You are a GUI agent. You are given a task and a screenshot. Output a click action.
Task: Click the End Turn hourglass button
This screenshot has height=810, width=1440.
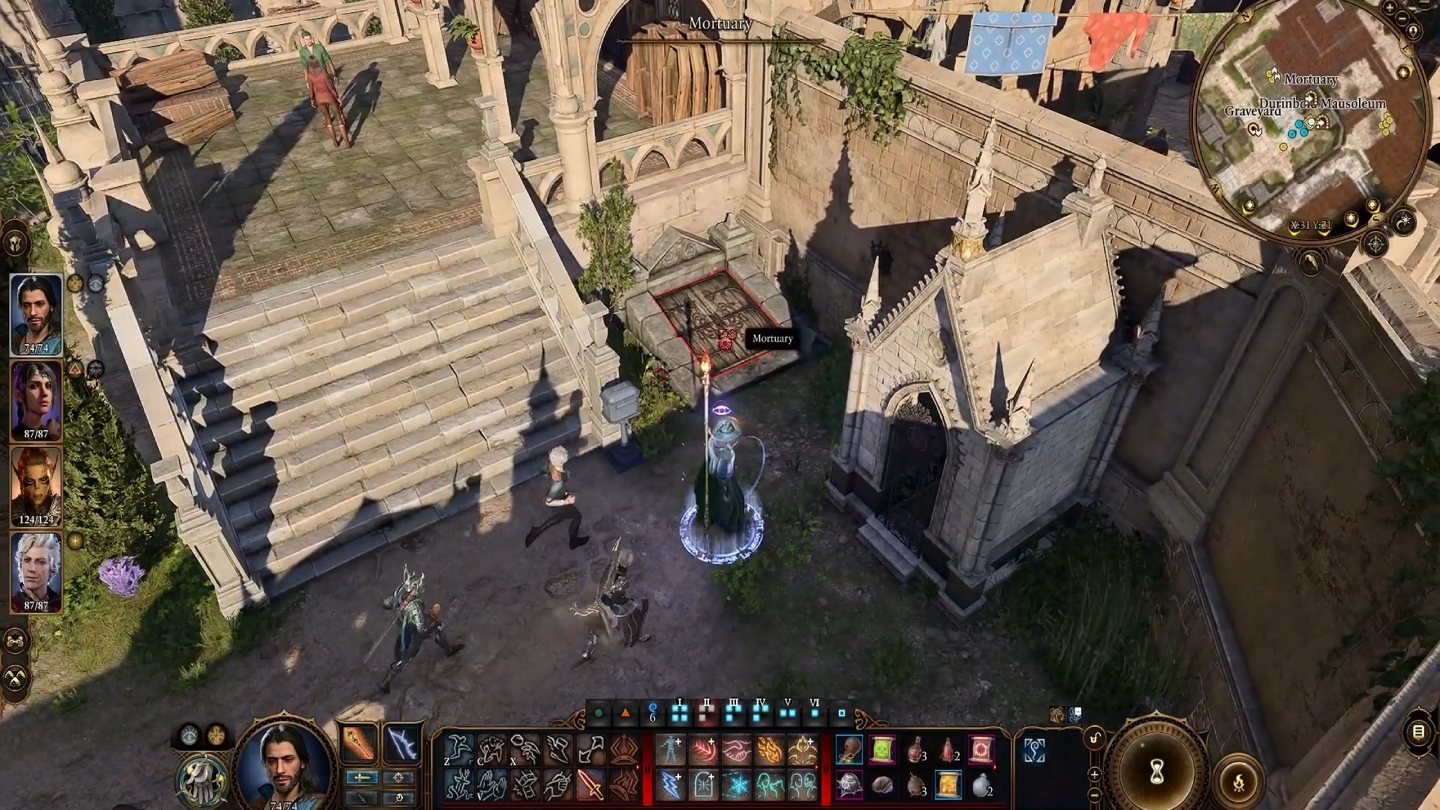click(x=1157, y=767)
